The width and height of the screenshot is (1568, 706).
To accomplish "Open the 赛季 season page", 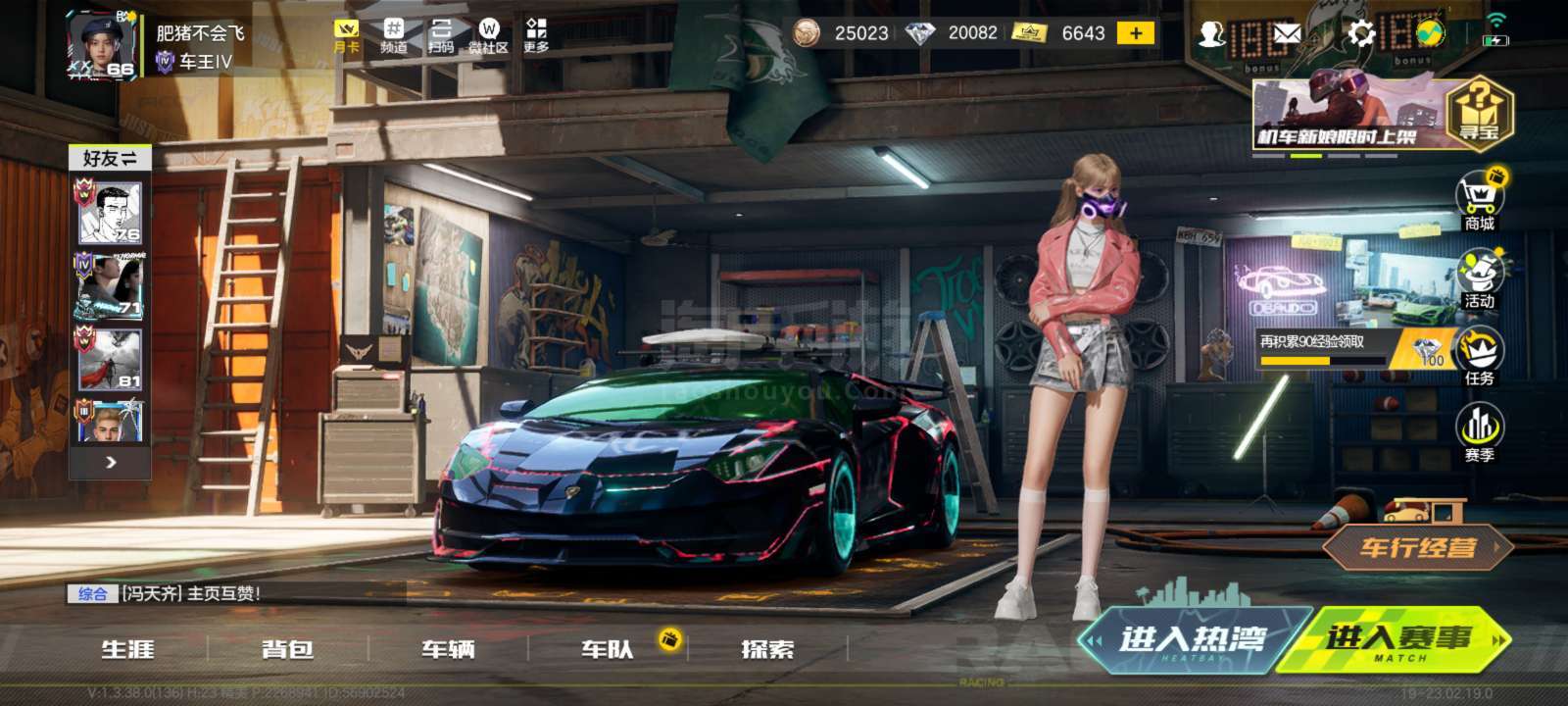I will [x=1479, y=432].
